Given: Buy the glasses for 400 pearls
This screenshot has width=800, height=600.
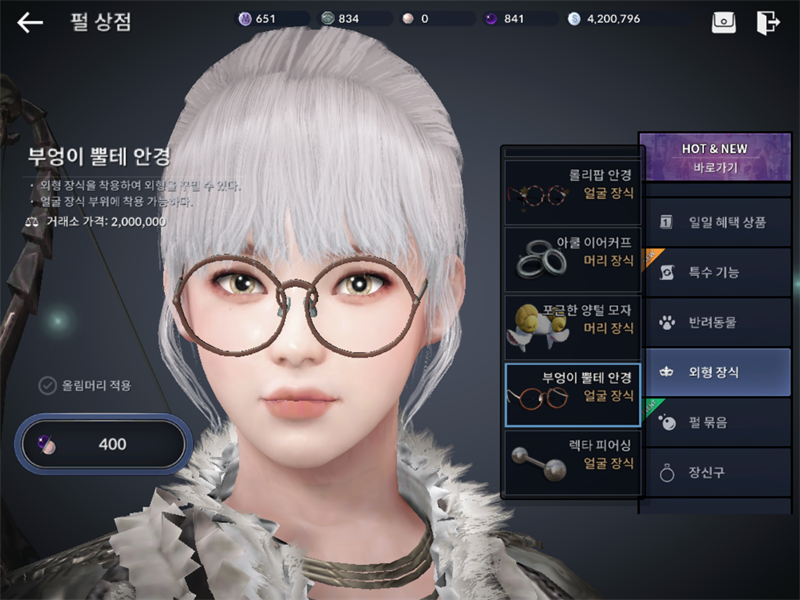Looking at the screenshot, I should (102, 444).
